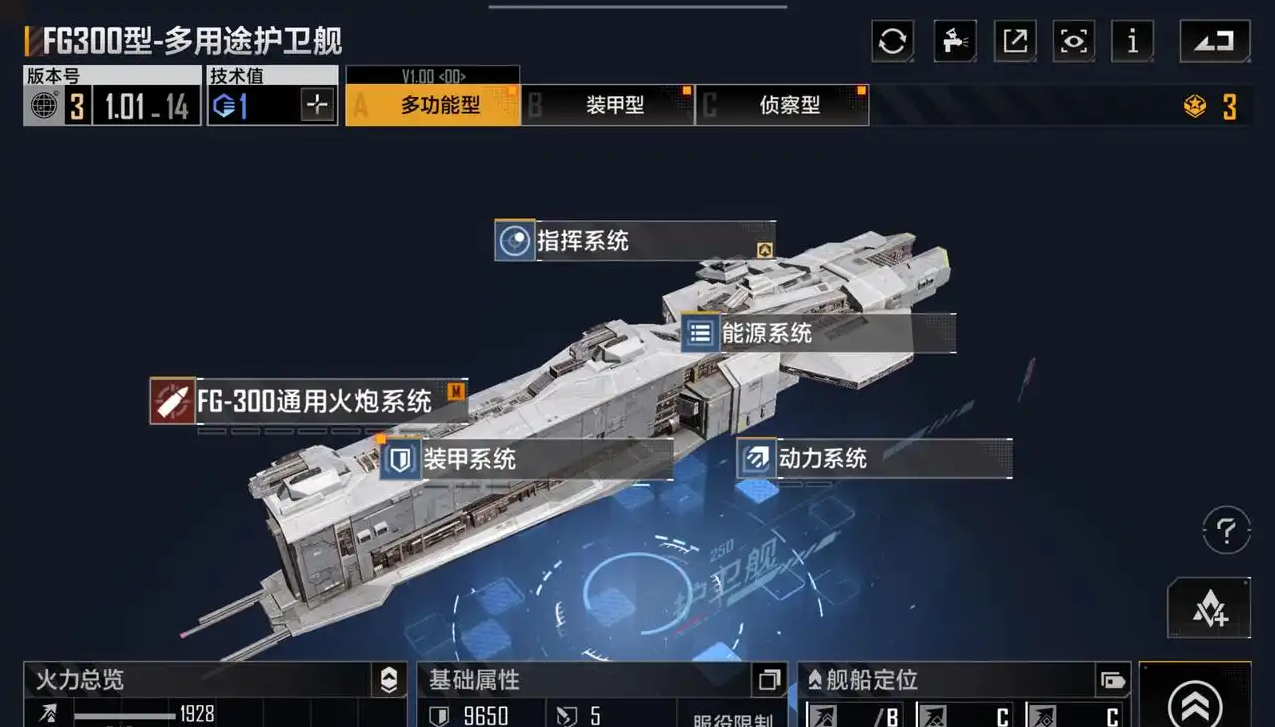Open the question mark help button

pyautogui.click(x=1226, y=529)
